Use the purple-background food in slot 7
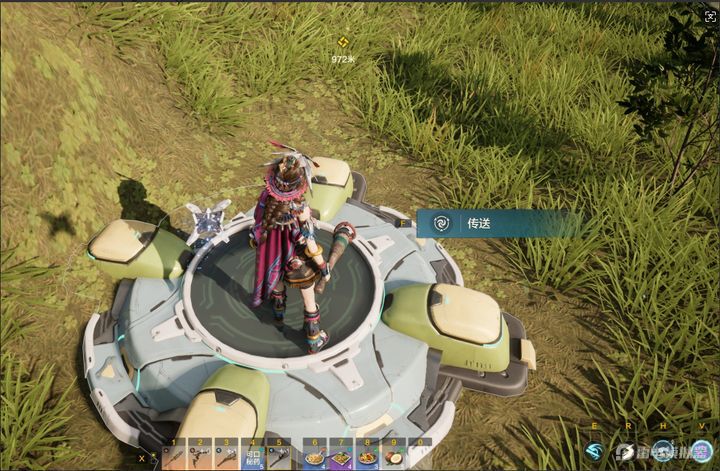 pyautogui.click(x=341, y=456)
